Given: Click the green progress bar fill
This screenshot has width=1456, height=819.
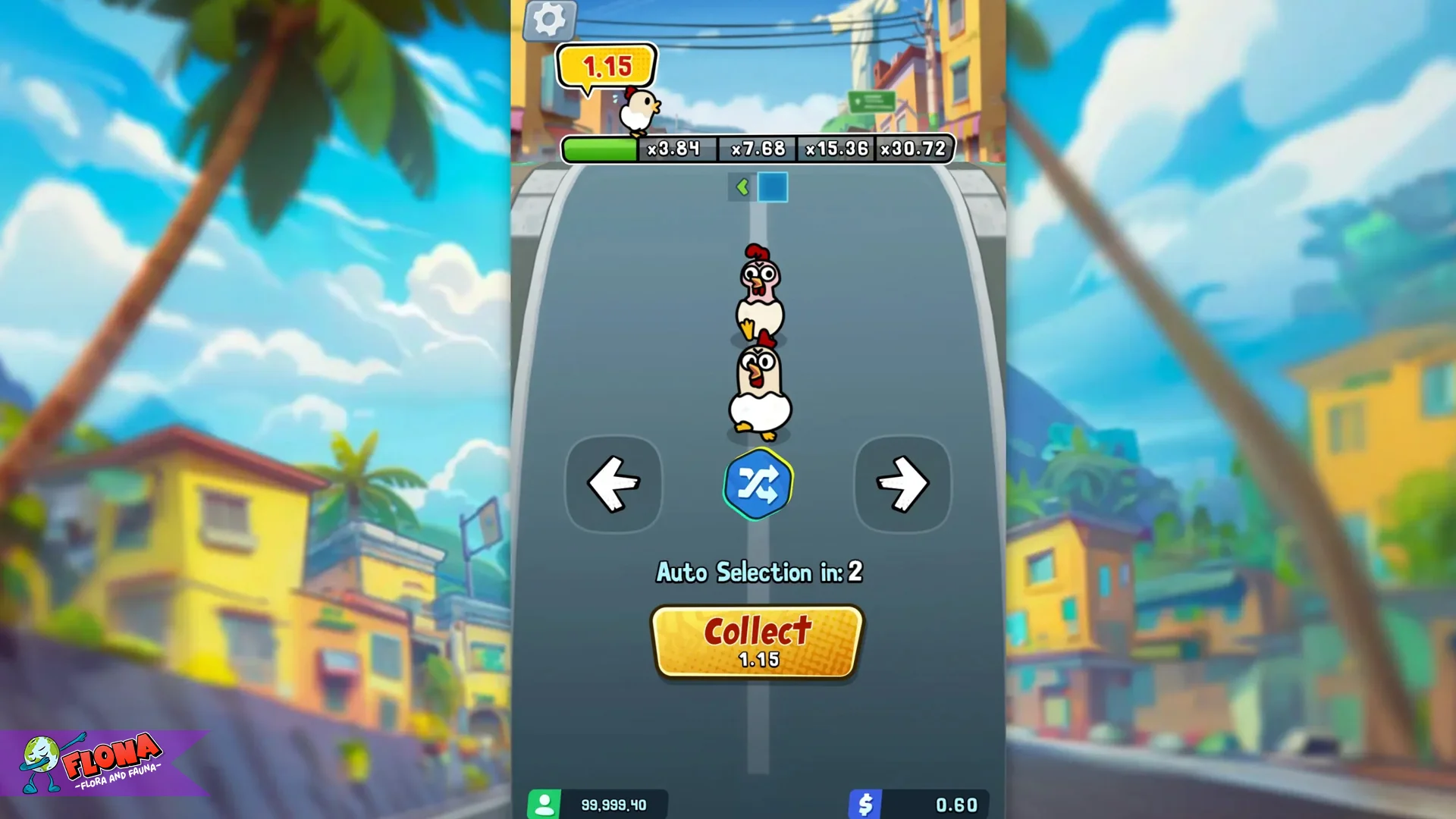Looking at the screenshot, I should click(599, 149).
